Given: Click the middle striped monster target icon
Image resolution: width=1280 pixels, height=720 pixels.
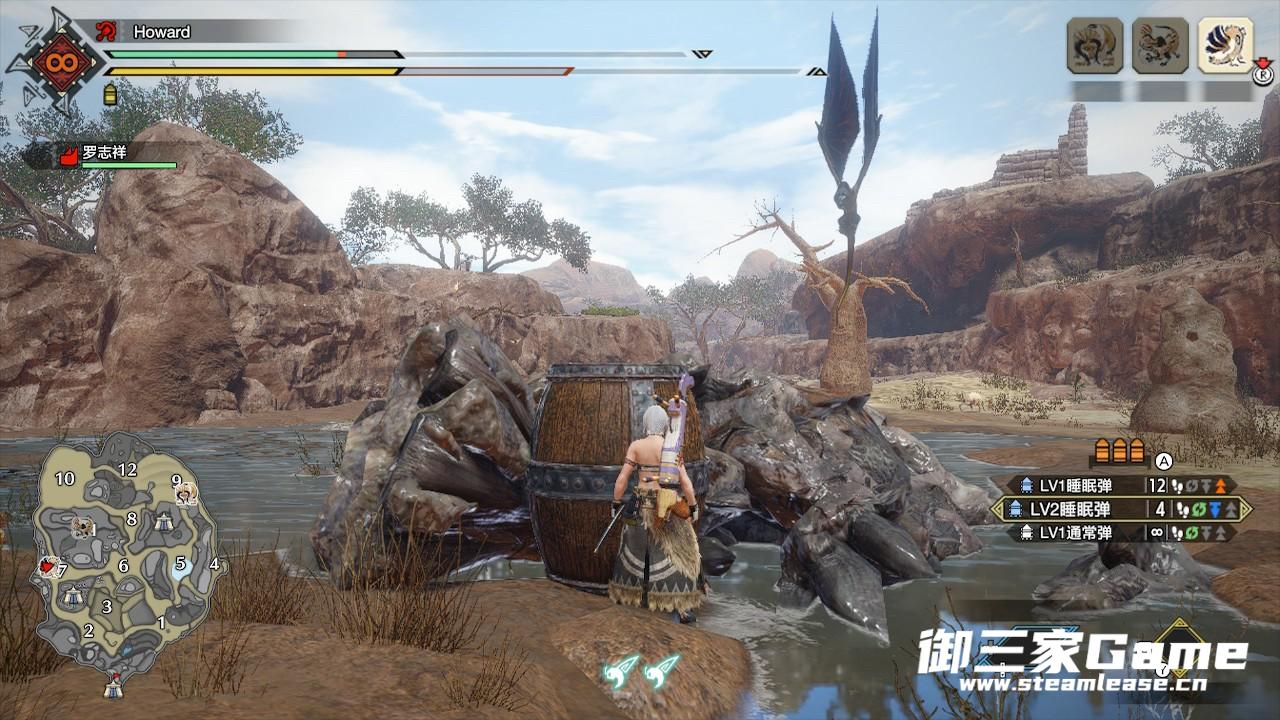Looking at the screenshot, I should point(1160,45).
